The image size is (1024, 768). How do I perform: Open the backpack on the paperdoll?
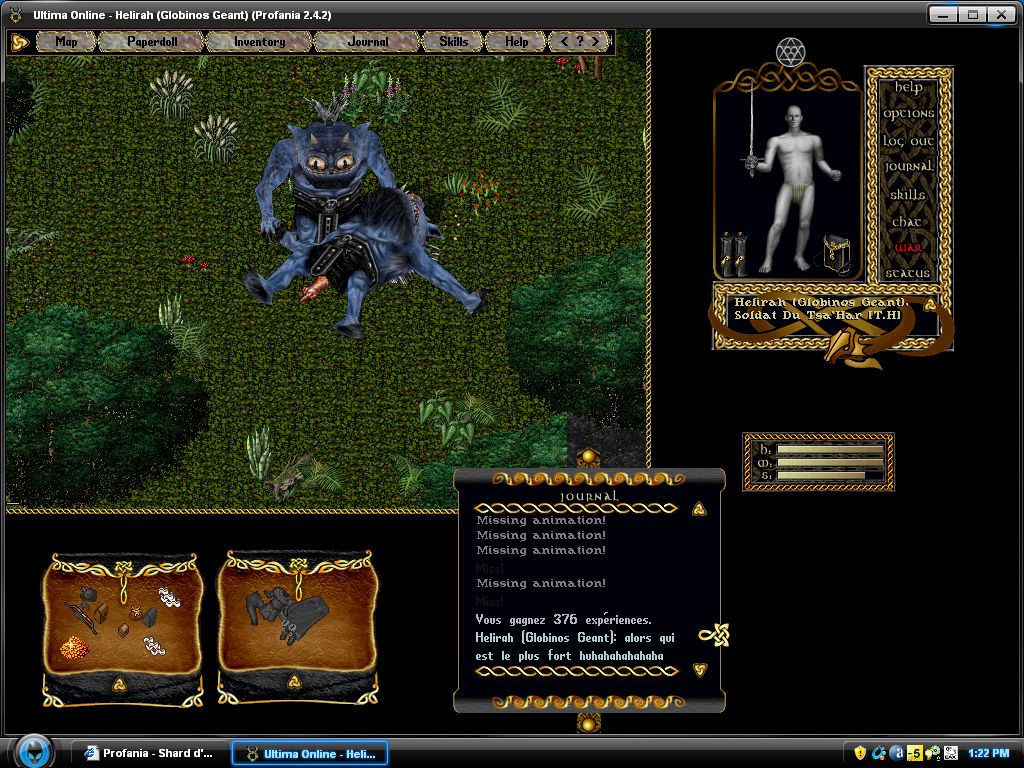tap(836, 254)
